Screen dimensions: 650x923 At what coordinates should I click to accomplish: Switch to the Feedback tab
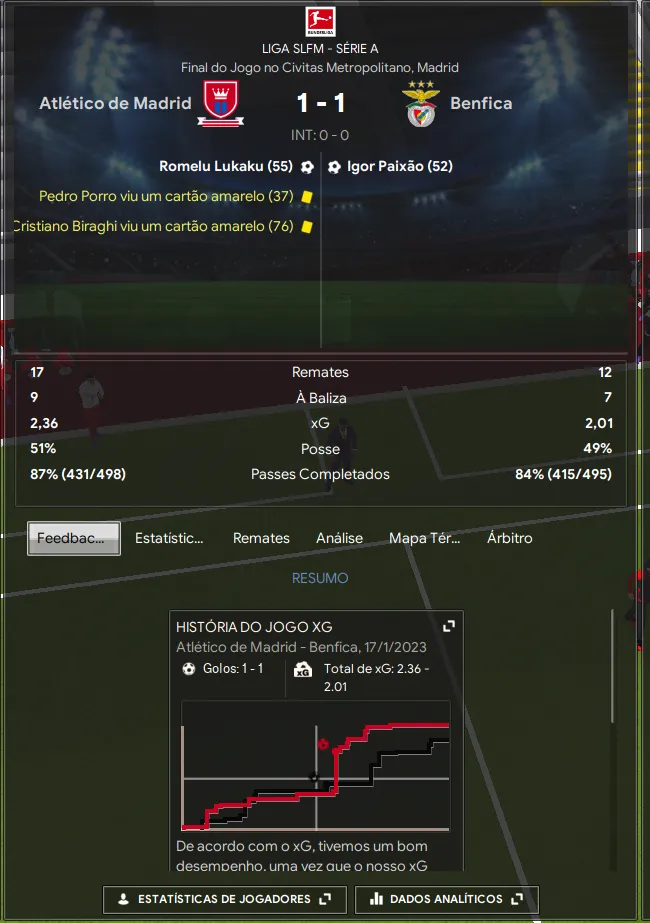click(74, 538)
